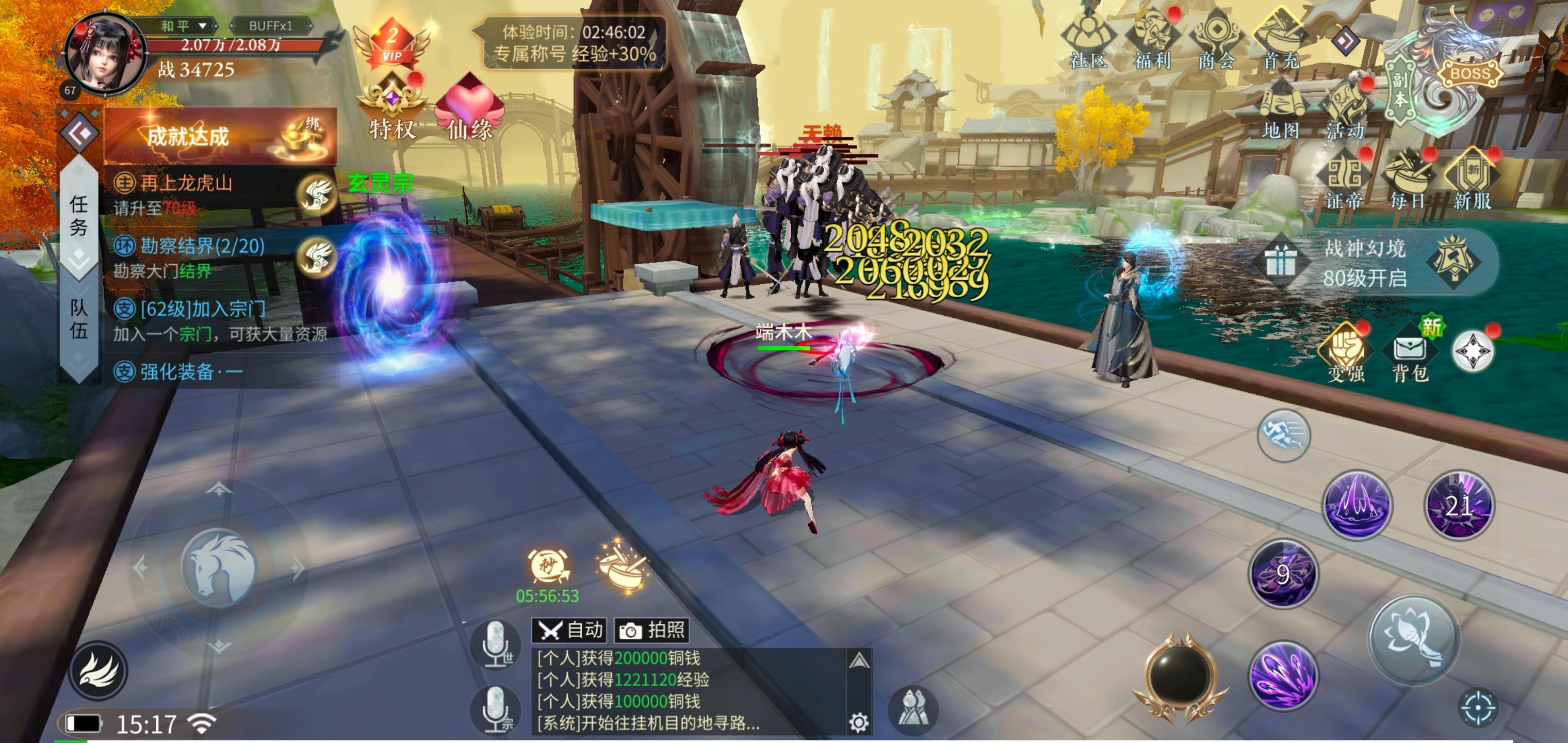The height and width of the screenshot is (743, 1568).
Task: Open the 变强 power-up guide
Action: [x=1345, y=356]
